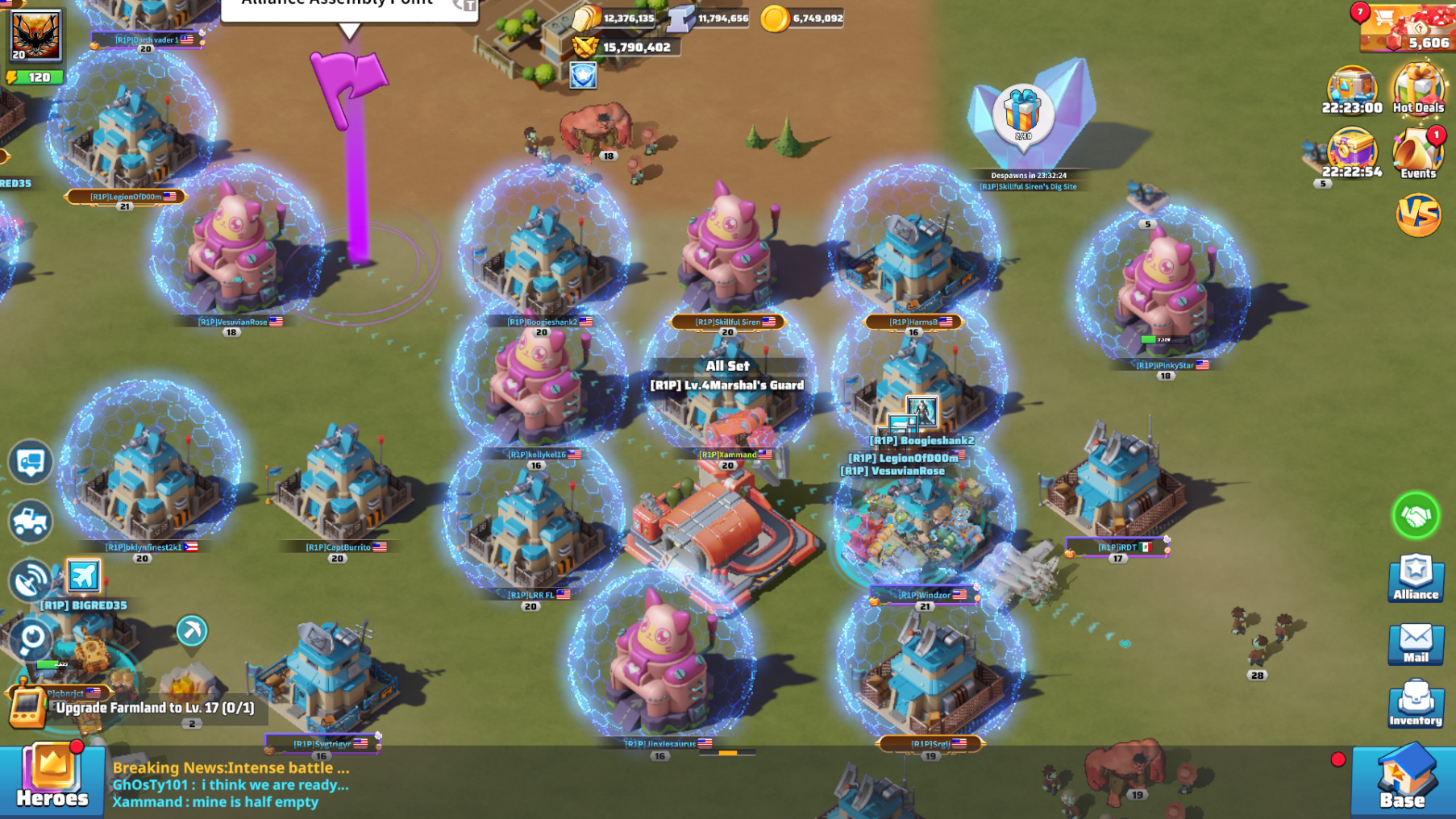Open the purple gold chest timed offer

(x=1352, y=153)
